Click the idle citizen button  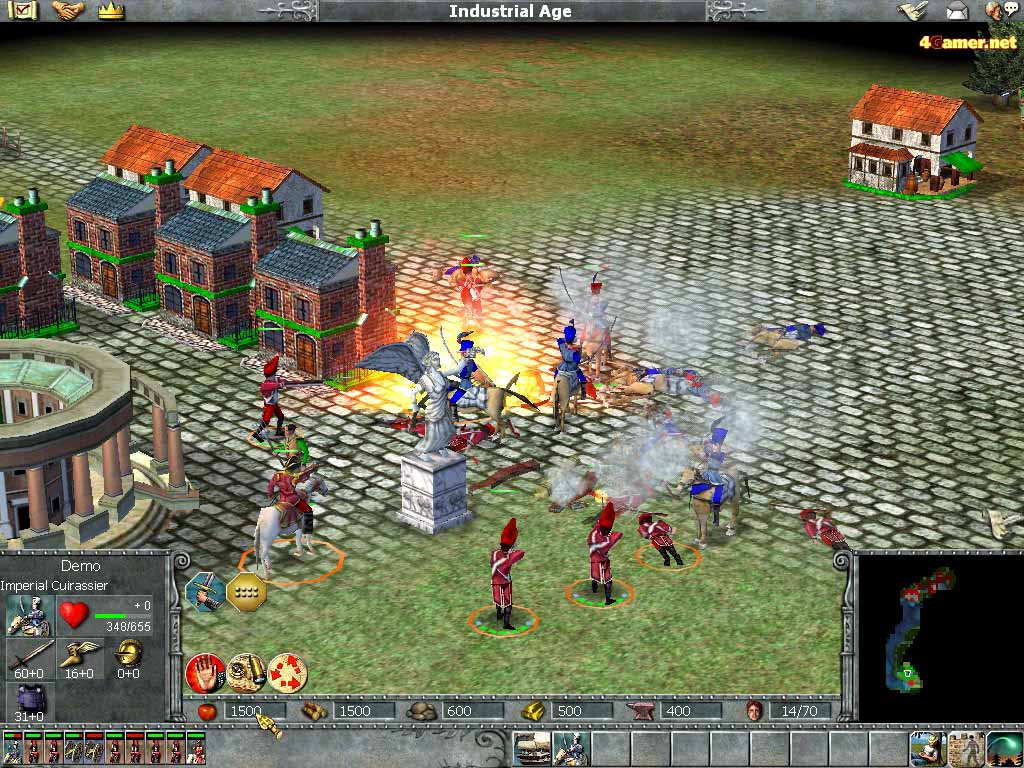[926, 749]
